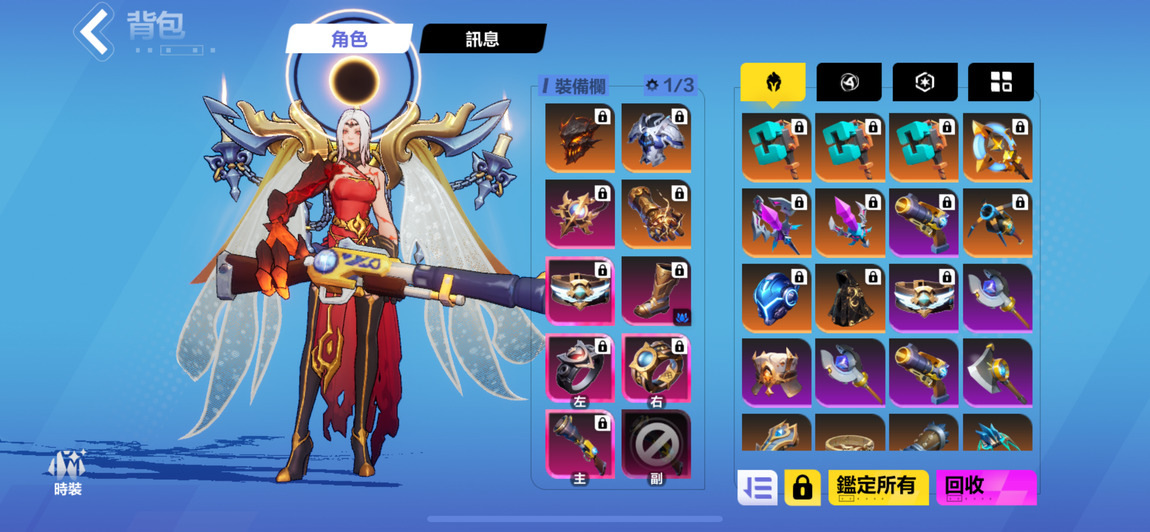
Task: Click the empty sub-weapon slot marked 副
Action: pos(656,445)
